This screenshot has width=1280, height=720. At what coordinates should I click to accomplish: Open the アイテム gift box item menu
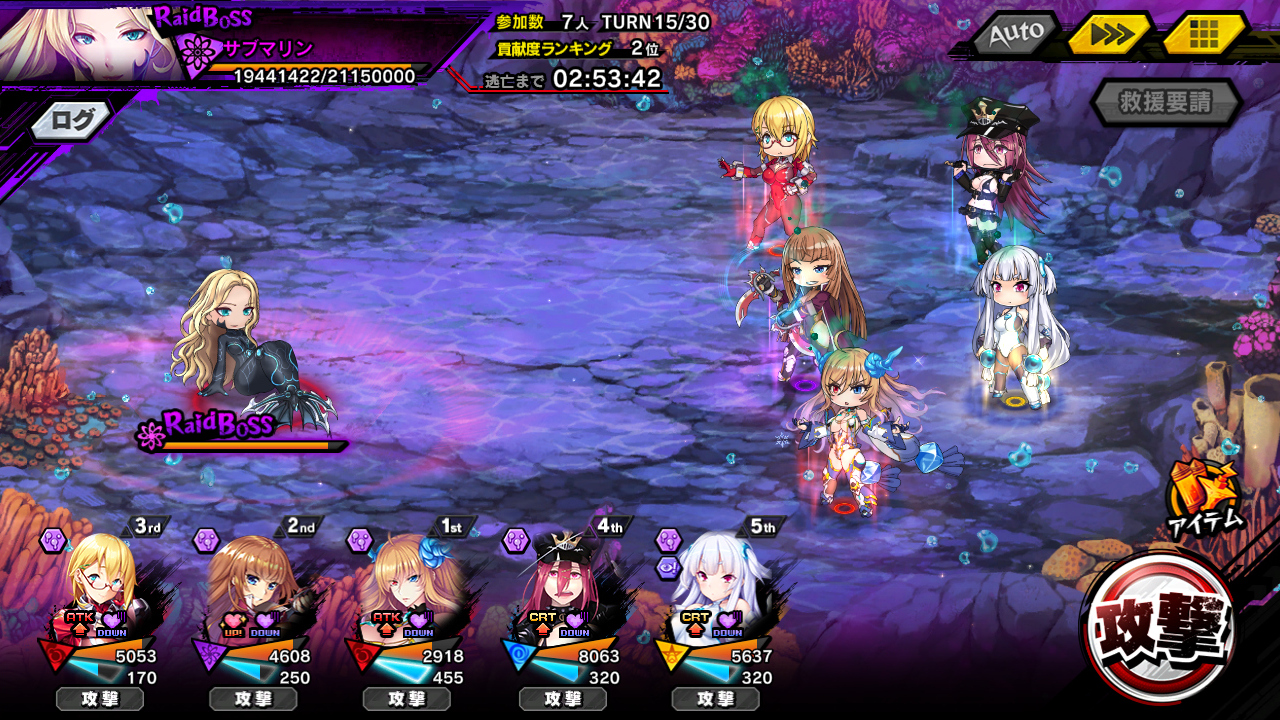[1203, 497]
